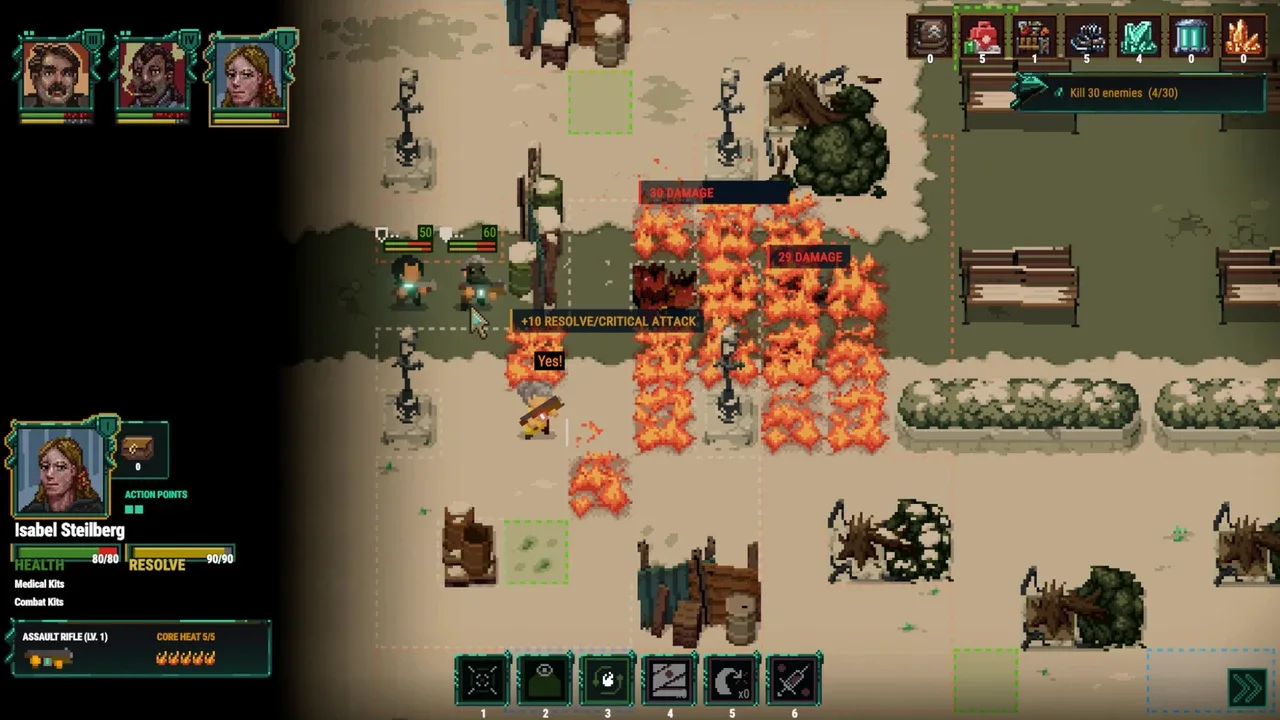The width and height of the screenshot is (1280, 720).
Task: Use the x0 throw ability in slot 5
Action: [x=731, y=681]
